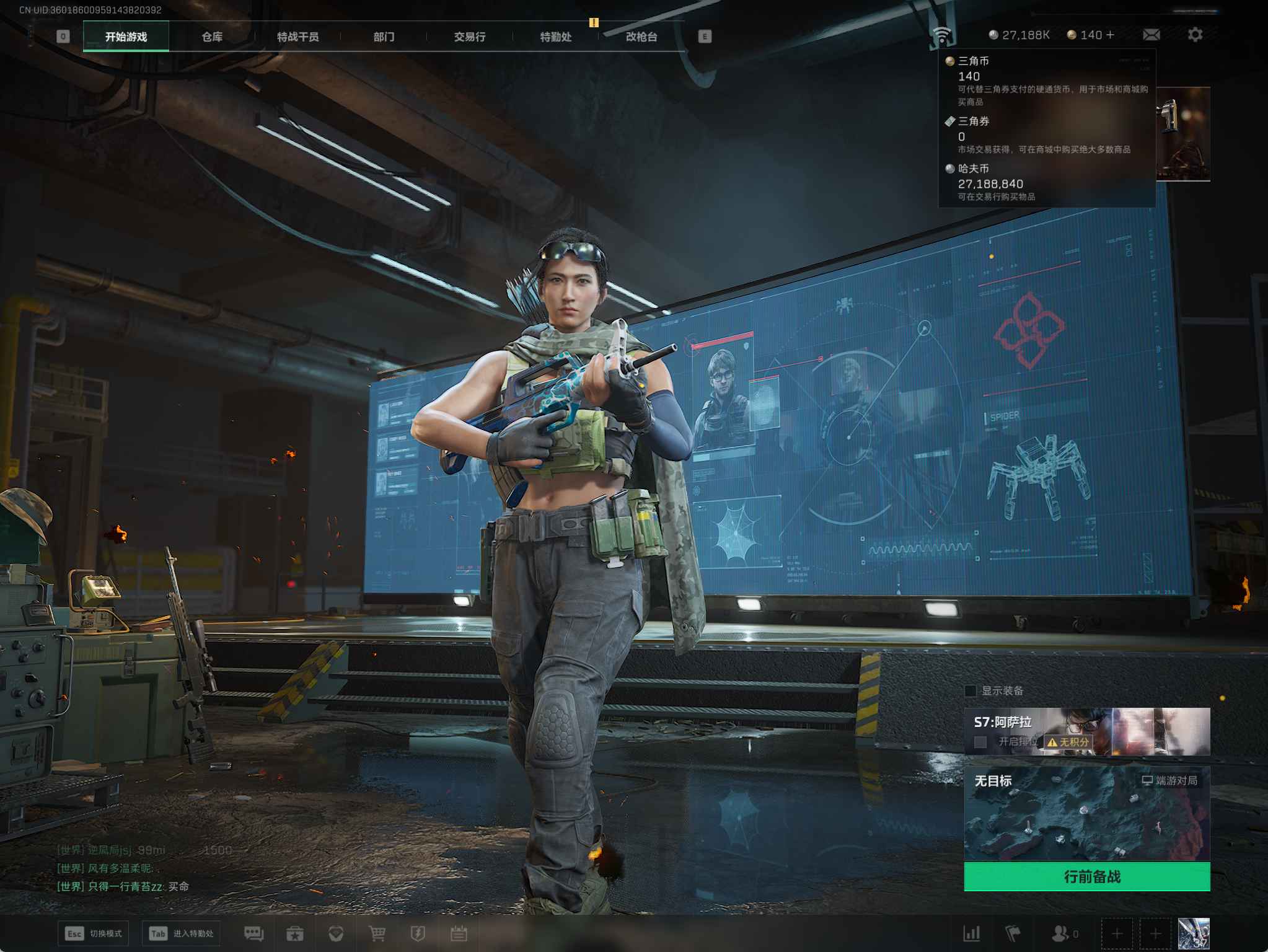Click the player avatar thumbnail
1268x952 pixels.
[x=1193, y=933]
